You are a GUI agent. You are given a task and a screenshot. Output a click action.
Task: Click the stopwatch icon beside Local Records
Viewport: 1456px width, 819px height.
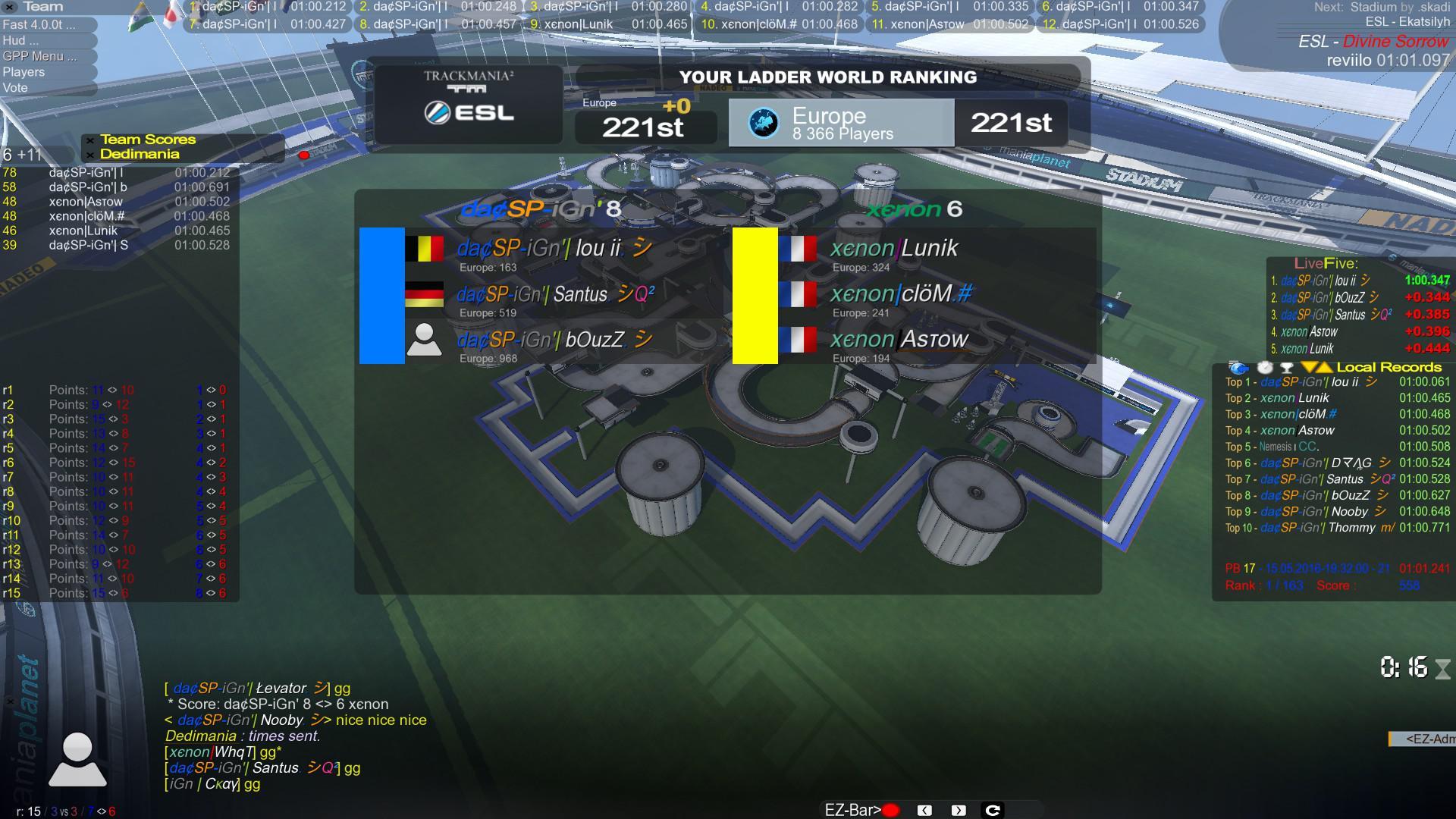[1264, 367]
